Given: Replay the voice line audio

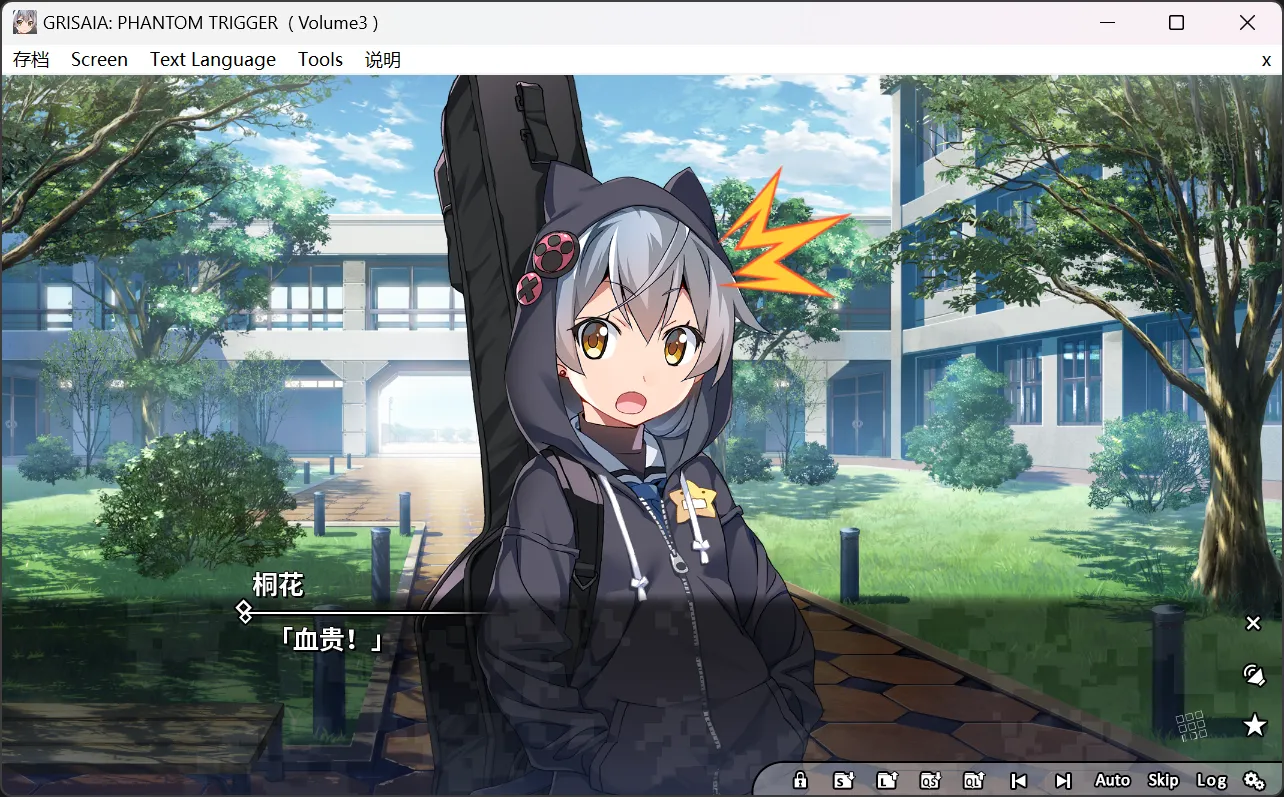Looking at the screenshot, I should [1253, 674].
